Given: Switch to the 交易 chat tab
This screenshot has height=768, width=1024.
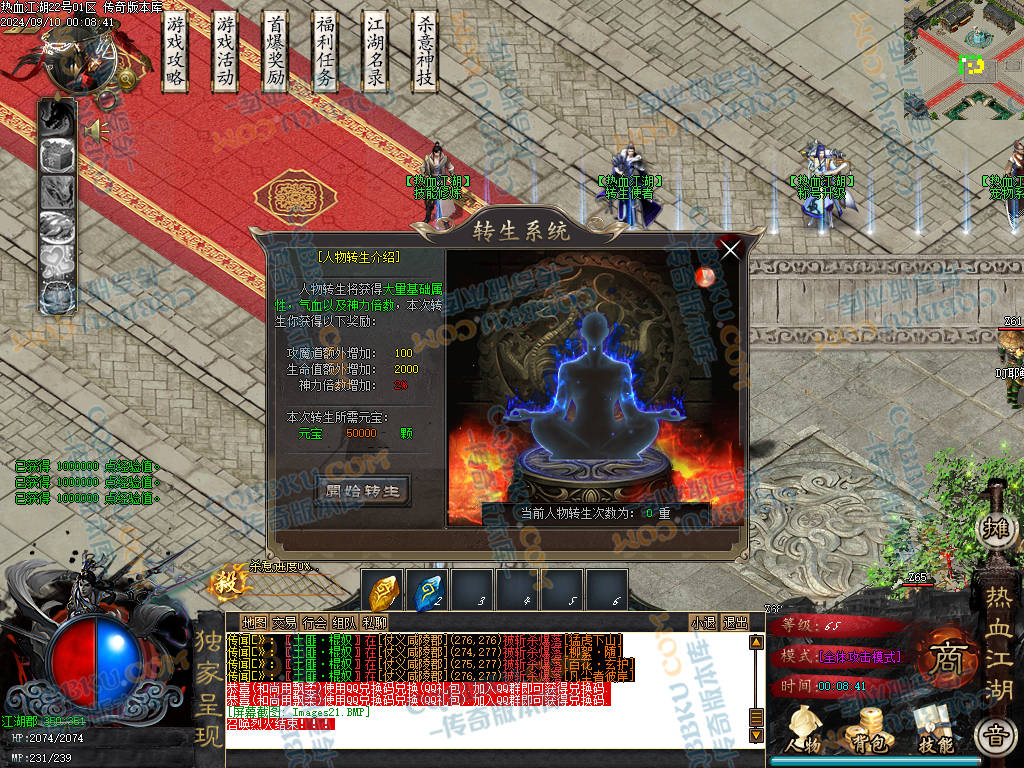Looking at the screenshot, I should 284,623.
